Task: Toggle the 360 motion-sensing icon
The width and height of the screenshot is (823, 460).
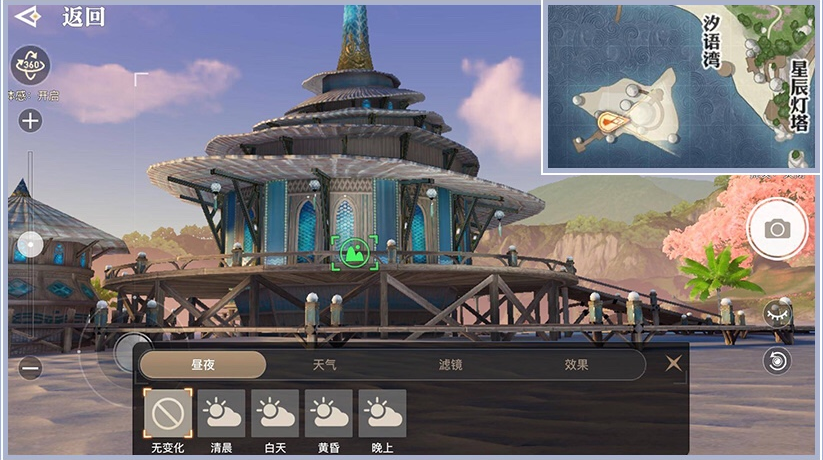Action: 30,65
